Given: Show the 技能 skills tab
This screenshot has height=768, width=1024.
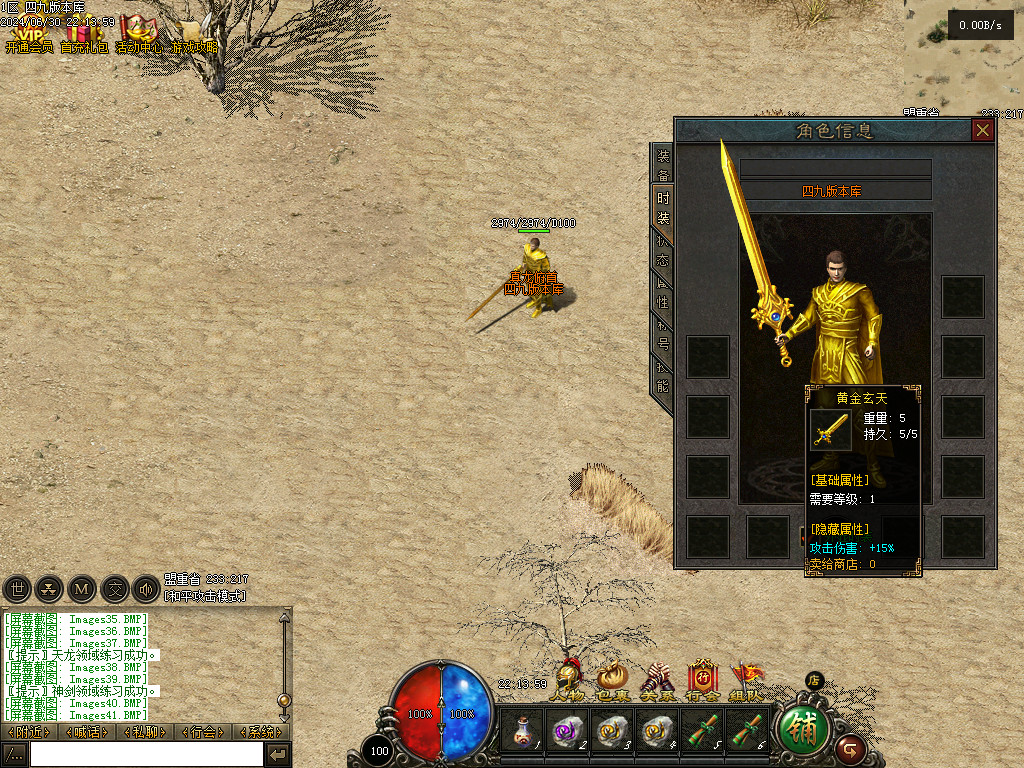Looking at the screenshot, I should 663,377.
